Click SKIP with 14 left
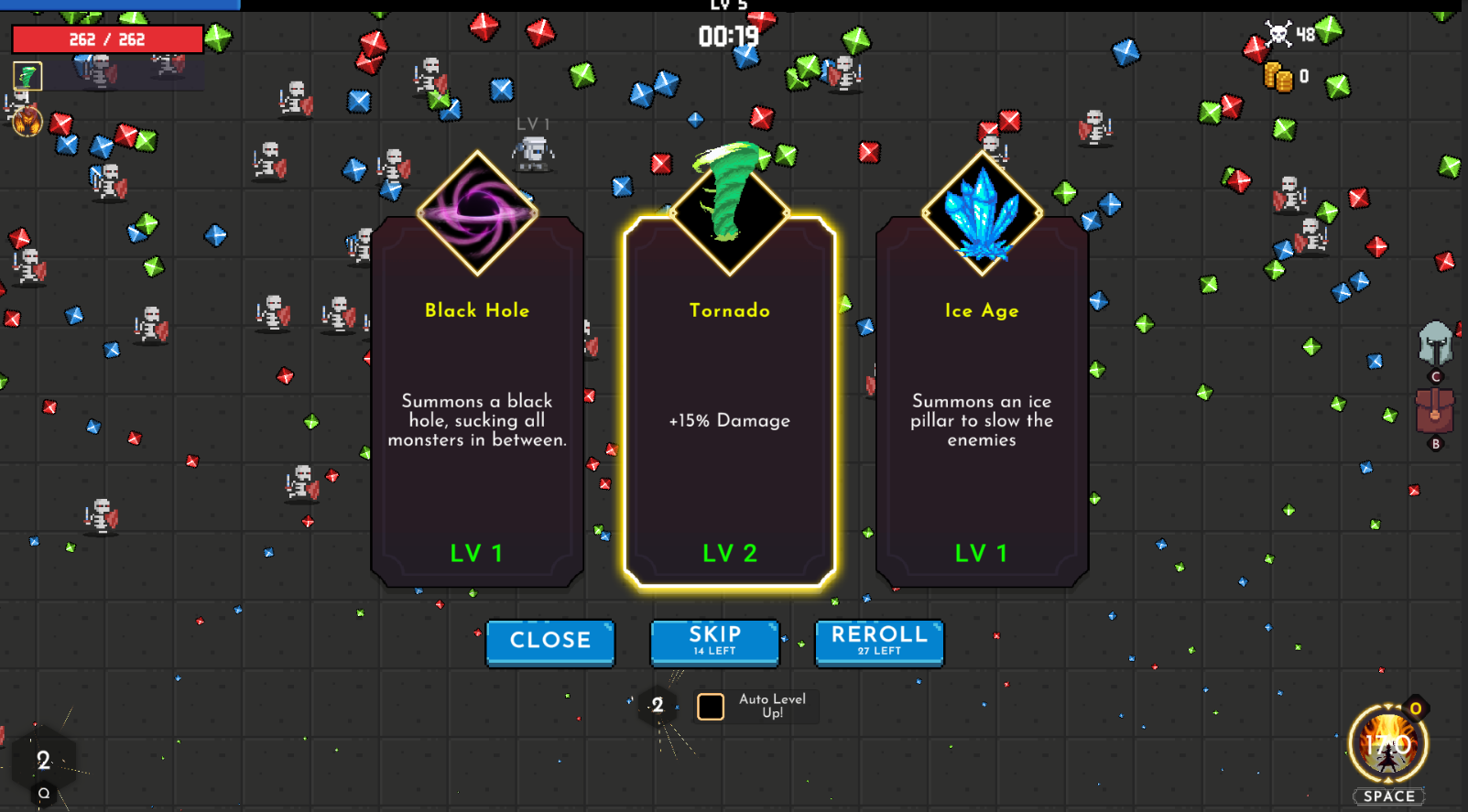This screenshot has width=1468, height=812. coord(714,641)
